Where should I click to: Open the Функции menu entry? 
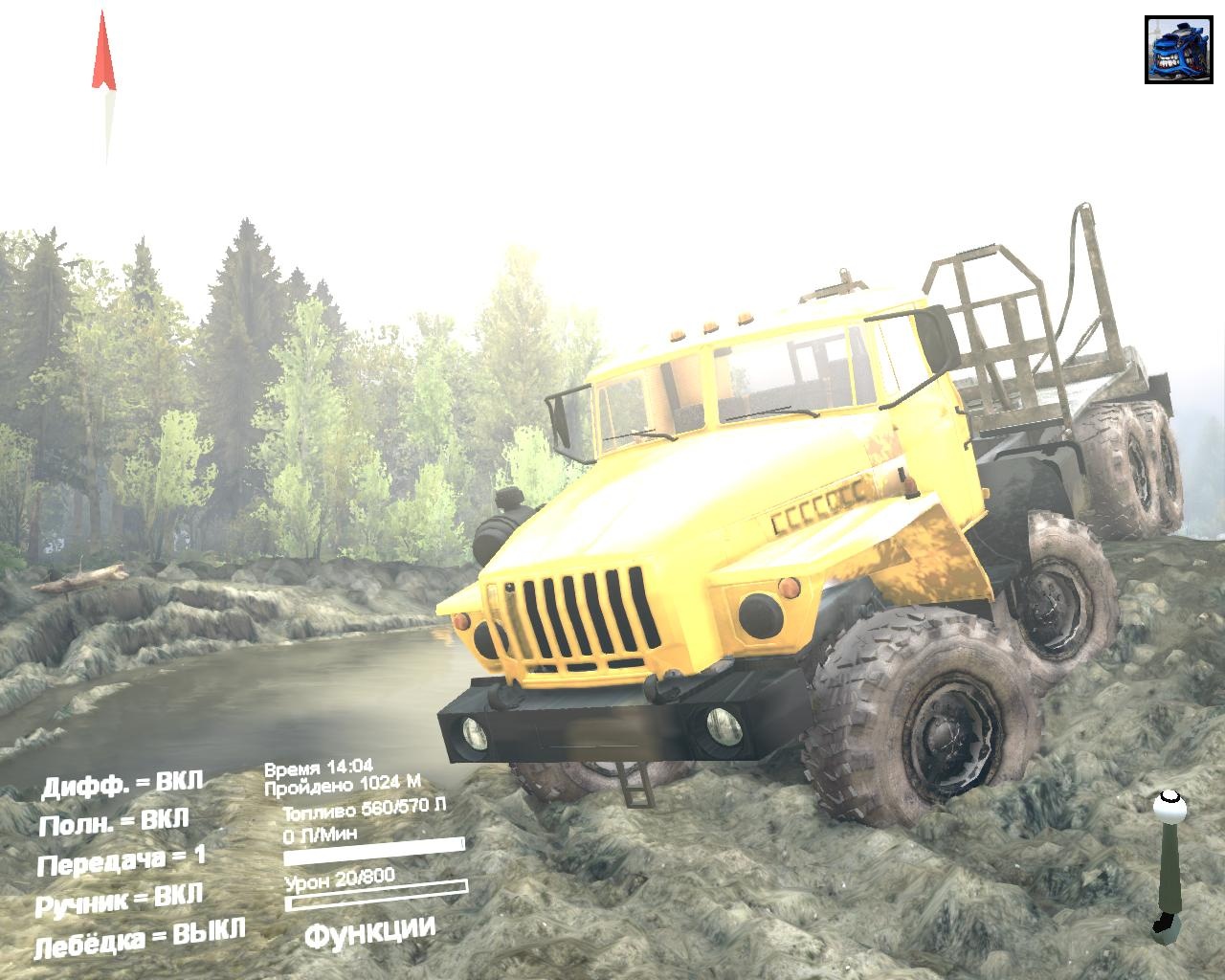click(371, 926)
